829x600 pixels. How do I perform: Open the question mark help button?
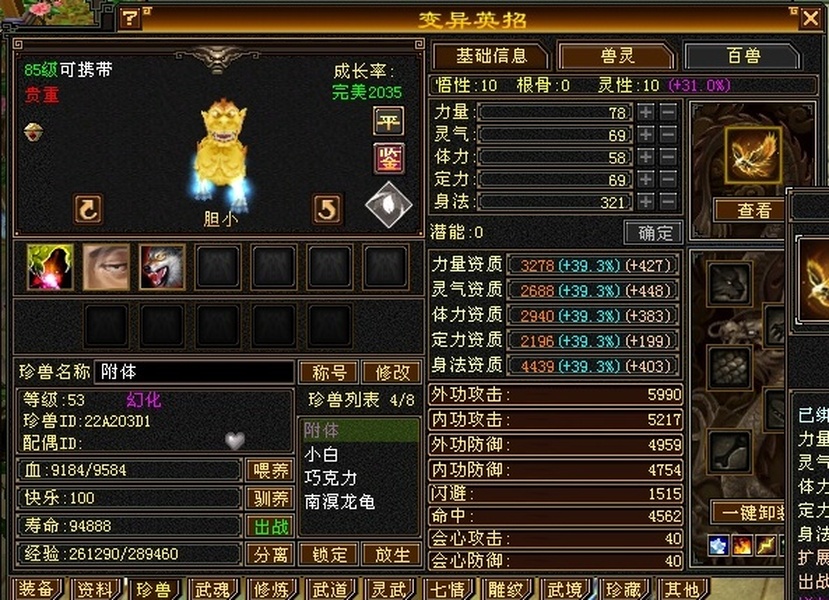[x=130, y=18]
